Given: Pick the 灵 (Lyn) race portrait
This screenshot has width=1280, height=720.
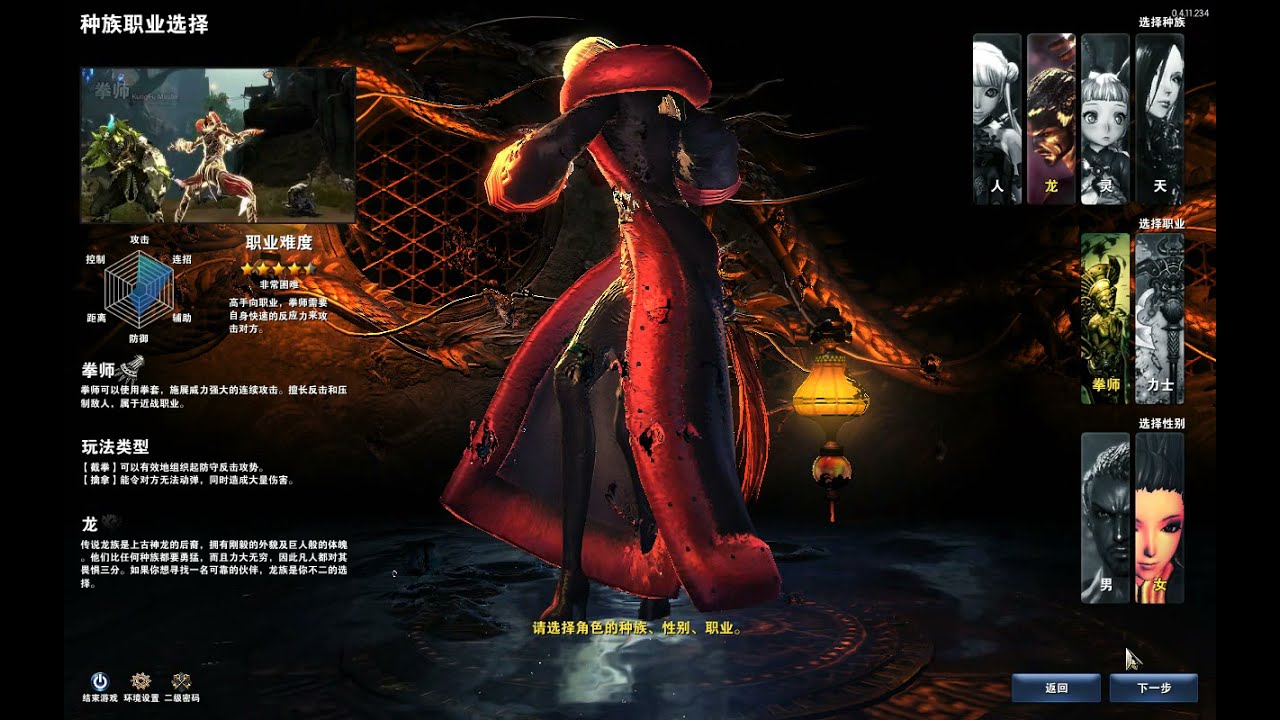Looking at the screenshot, I should pyautogui.click(x=1105, y=119).
